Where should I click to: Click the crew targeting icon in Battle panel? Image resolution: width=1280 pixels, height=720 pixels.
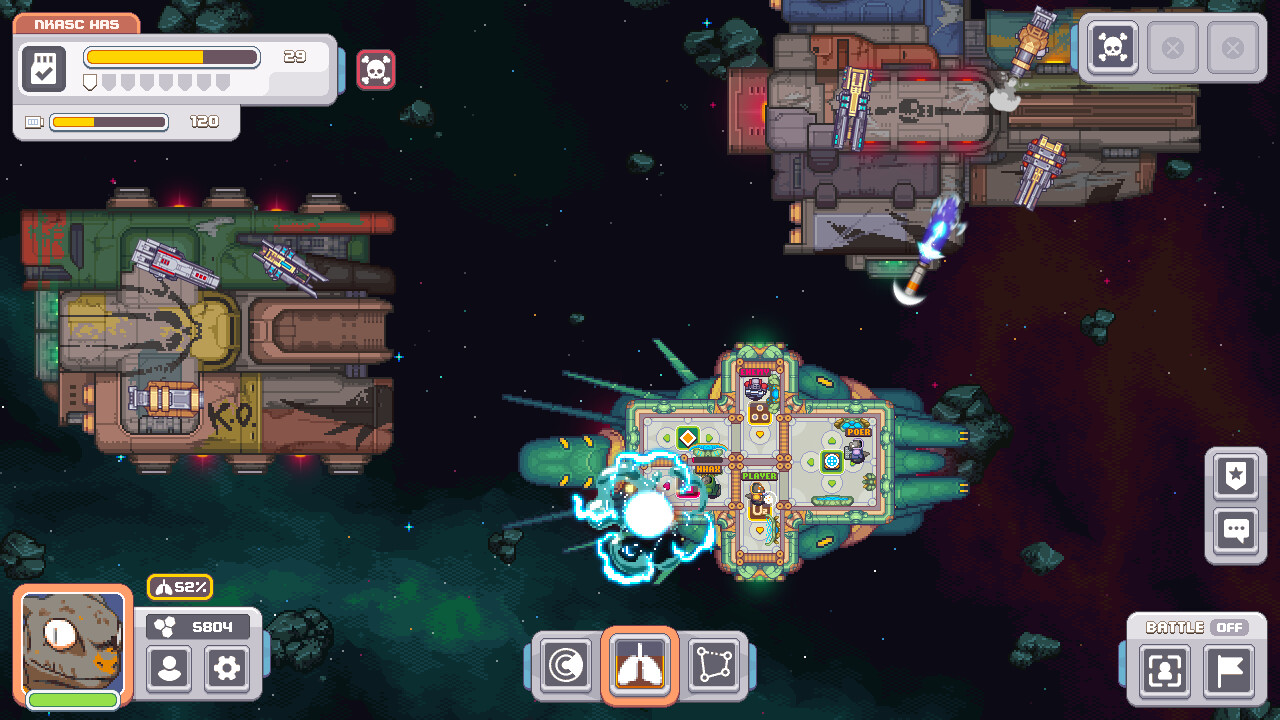point(1164,672)
